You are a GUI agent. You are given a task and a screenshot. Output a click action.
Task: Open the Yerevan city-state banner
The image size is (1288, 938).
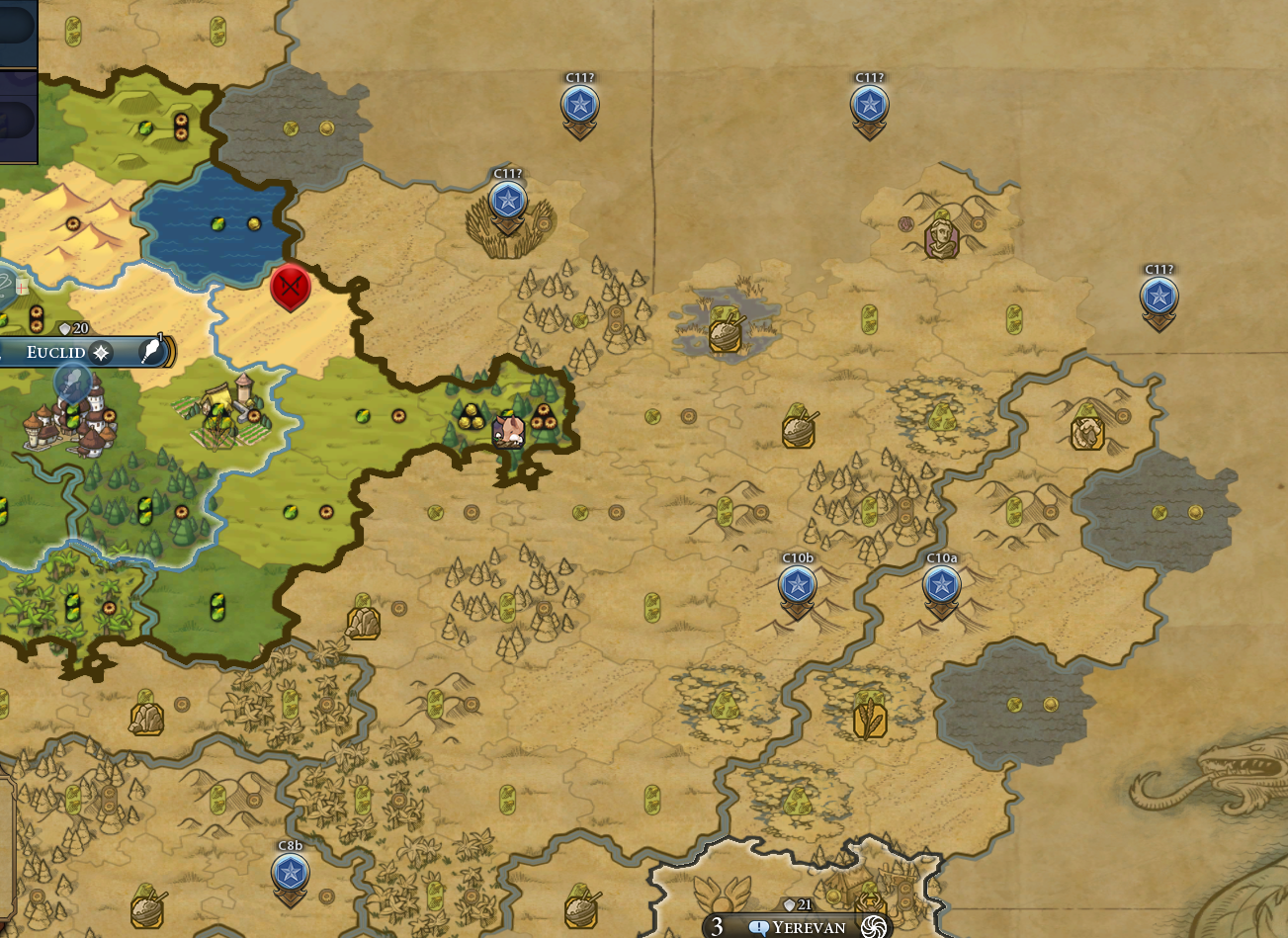(x=809, y=927)
